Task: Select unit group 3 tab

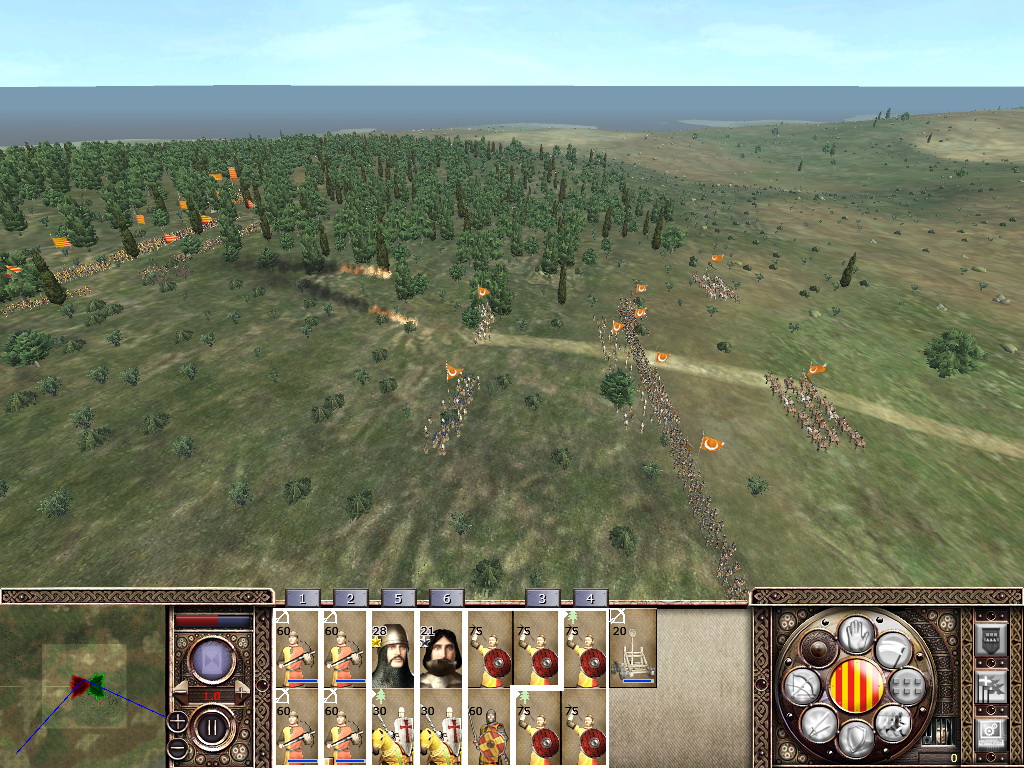Action: (x=542, y=598)
